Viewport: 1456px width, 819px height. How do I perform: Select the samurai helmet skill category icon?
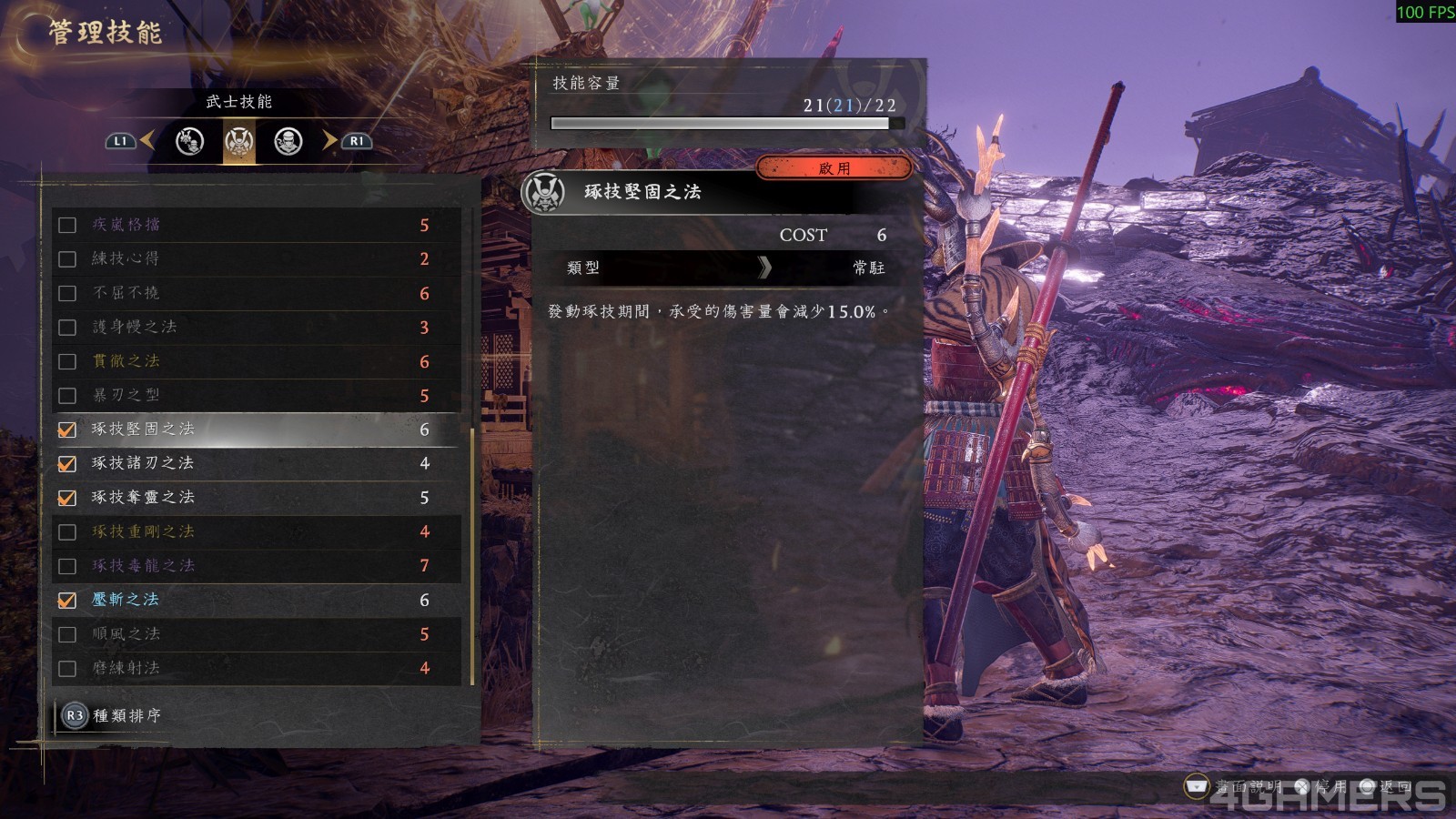click(x=238, y=143)
